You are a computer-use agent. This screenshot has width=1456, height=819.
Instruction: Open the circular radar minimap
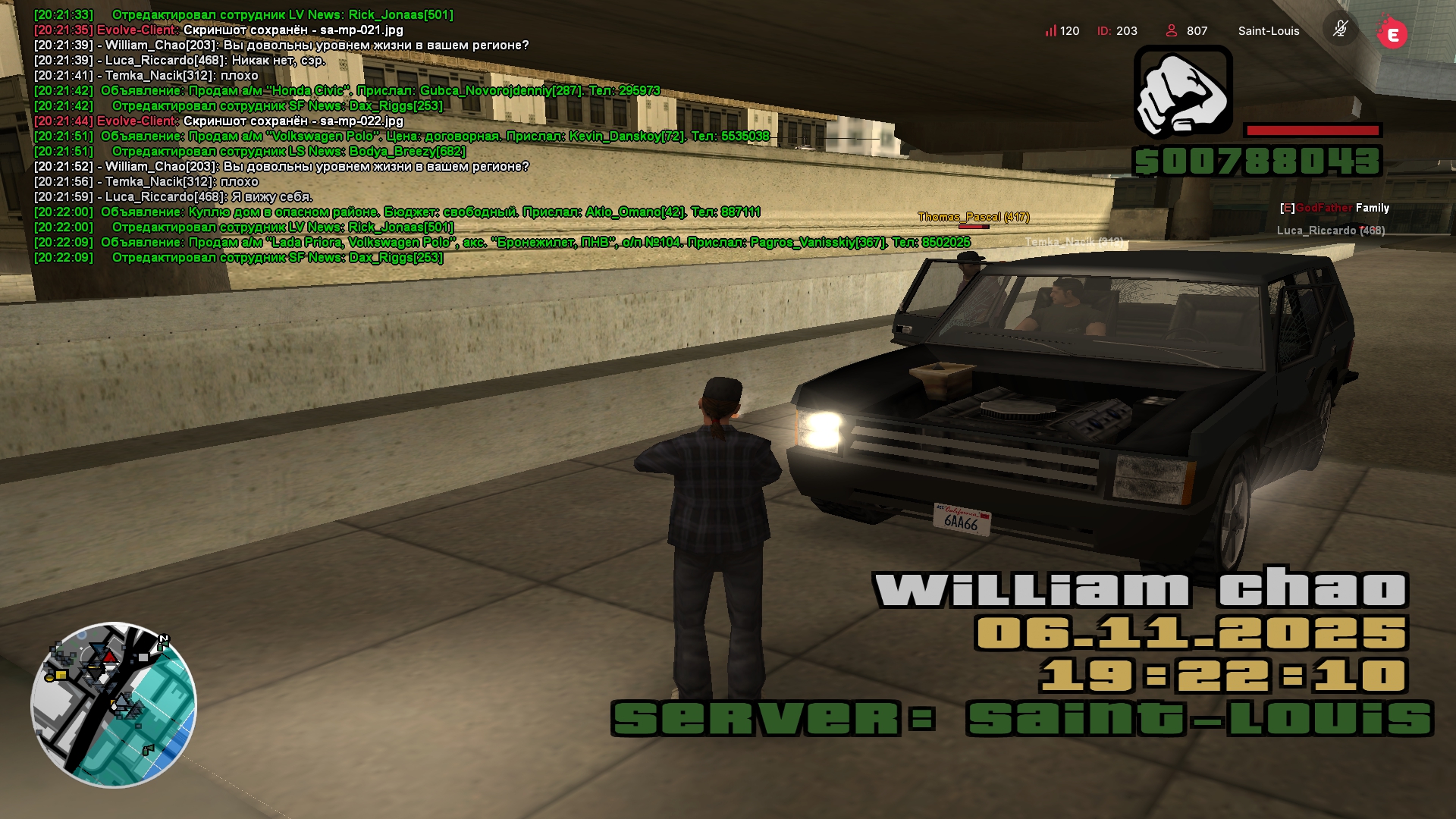click(x=114, y=704)
